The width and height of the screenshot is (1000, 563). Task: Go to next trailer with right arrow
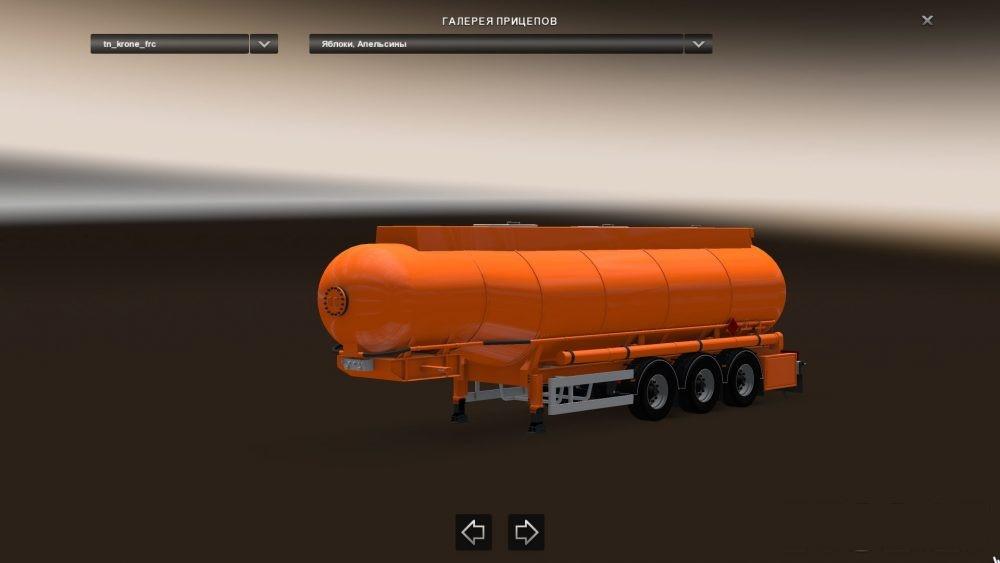point(526,532)
